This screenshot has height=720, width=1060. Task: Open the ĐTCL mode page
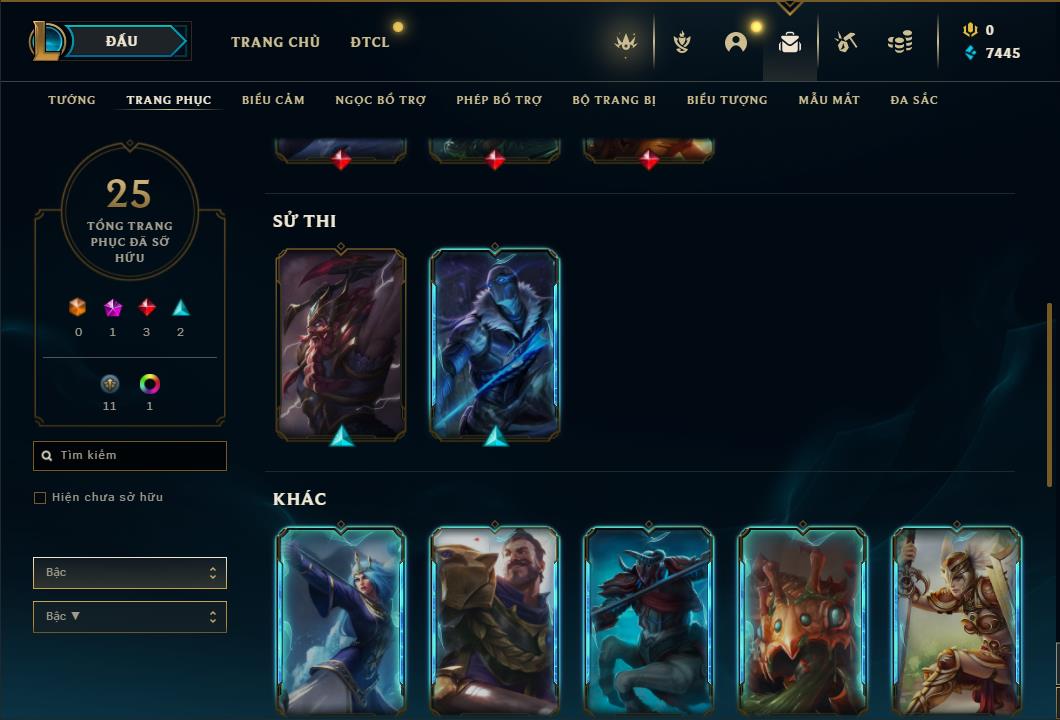[370, 42]
